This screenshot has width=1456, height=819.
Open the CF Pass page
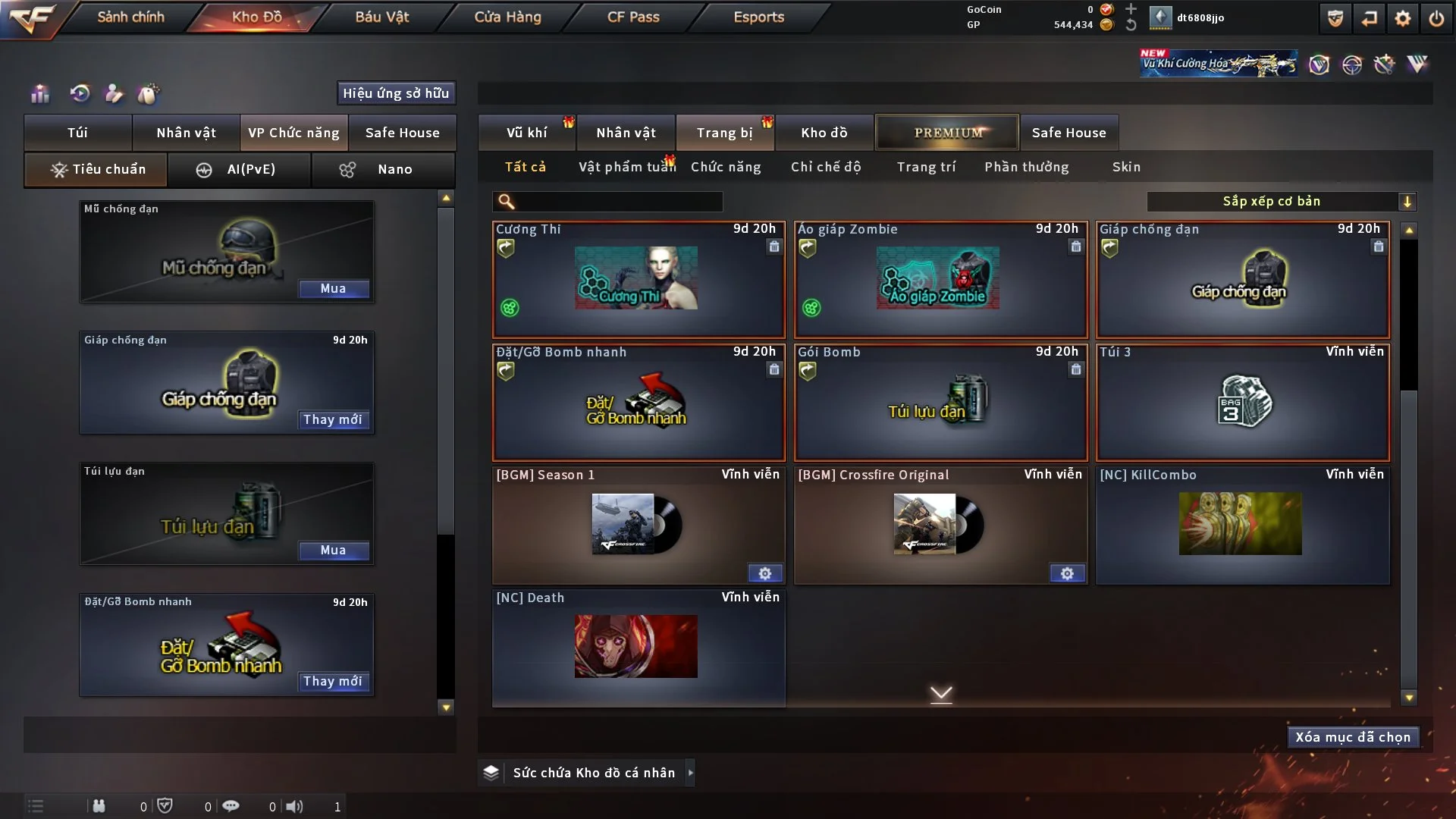(x=633, y=17)
